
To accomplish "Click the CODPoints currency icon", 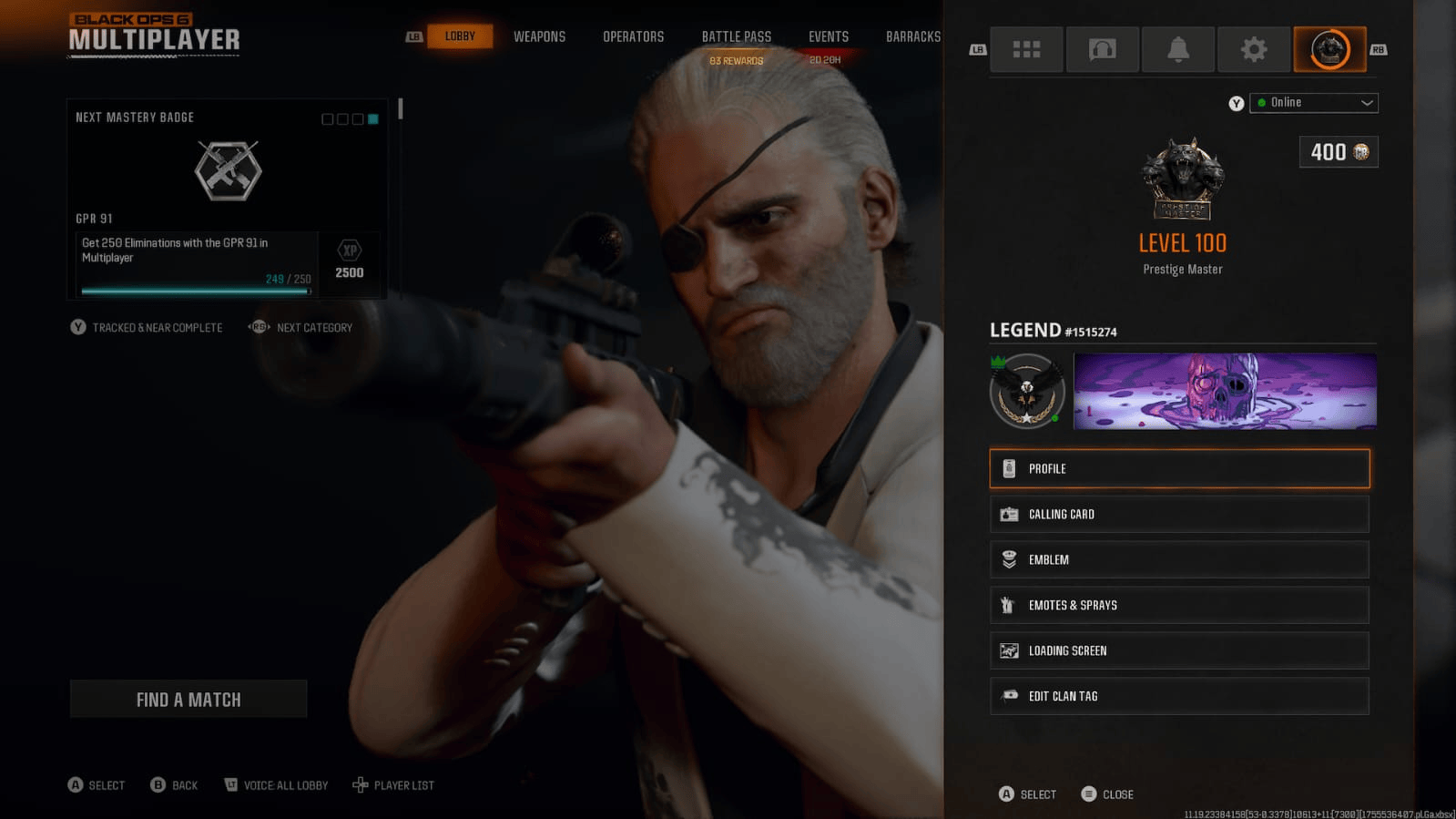I will [1360, 152].
